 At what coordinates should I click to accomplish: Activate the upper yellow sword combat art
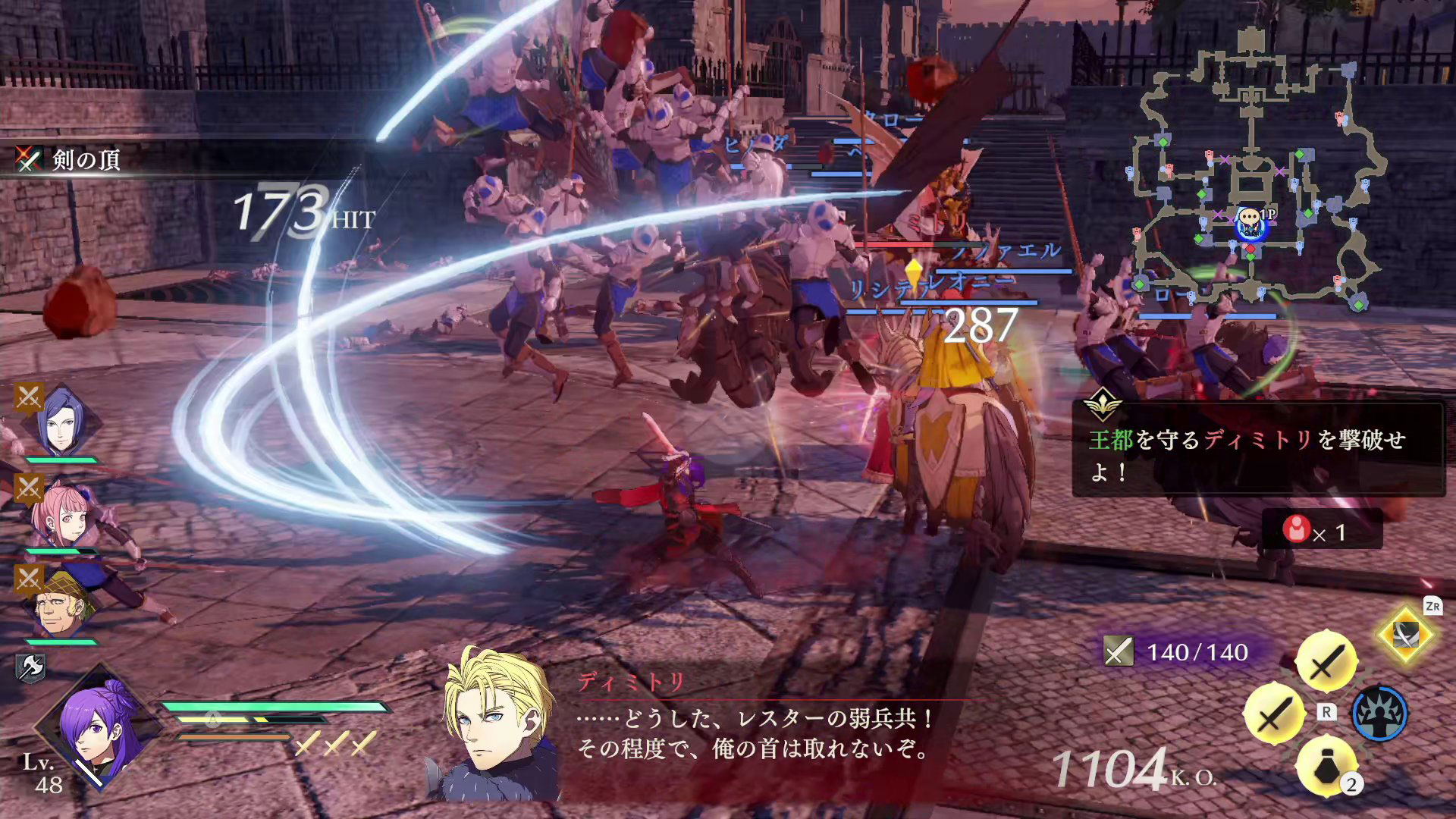(1326, 661)
